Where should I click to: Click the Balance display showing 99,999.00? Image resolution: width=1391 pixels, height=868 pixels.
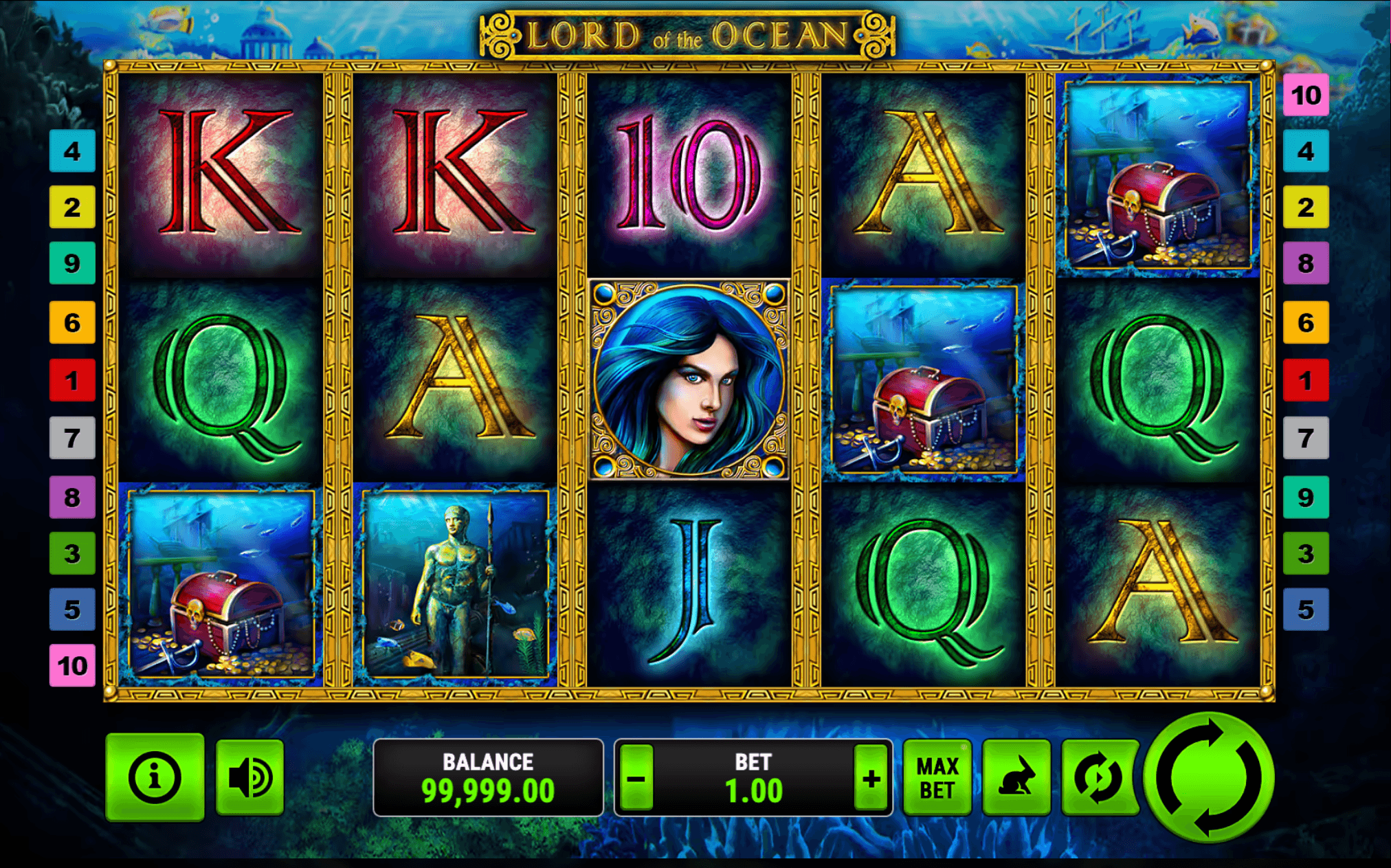(489, 777)
